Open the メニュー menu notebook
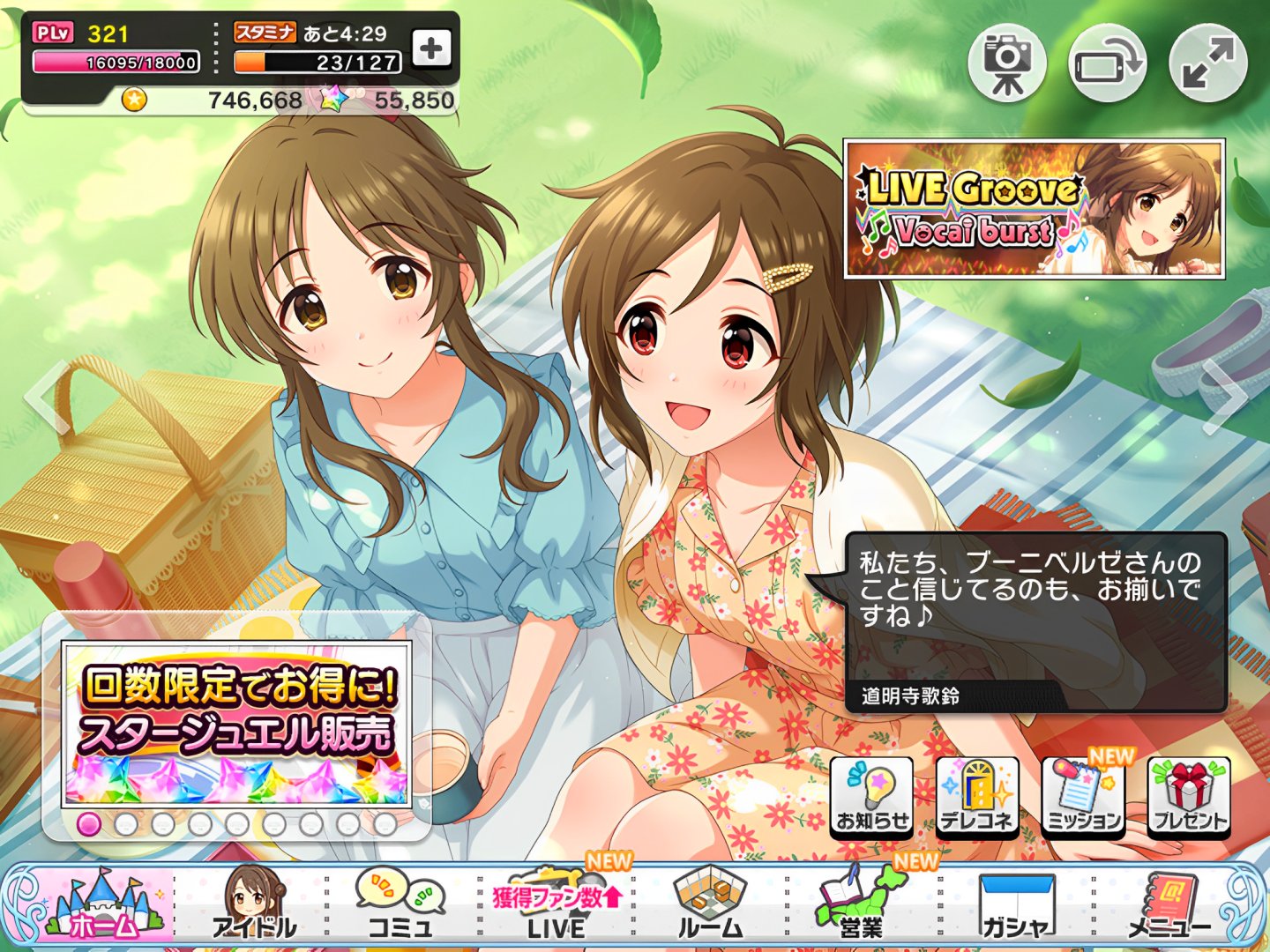This screenshot has height=952, width=1270. 1169,905
